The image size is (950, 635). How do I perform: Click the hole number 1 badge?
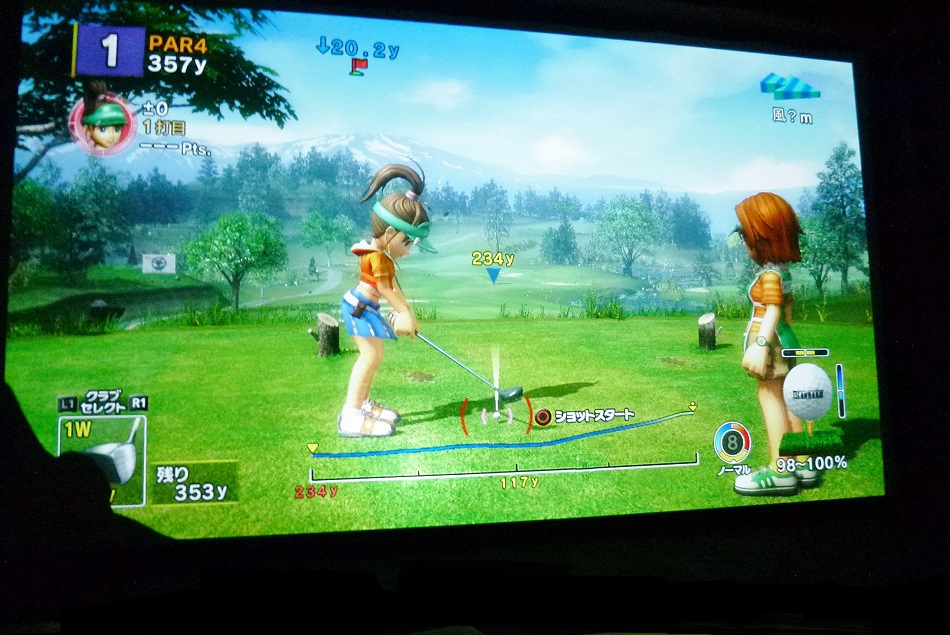point(109,51)
